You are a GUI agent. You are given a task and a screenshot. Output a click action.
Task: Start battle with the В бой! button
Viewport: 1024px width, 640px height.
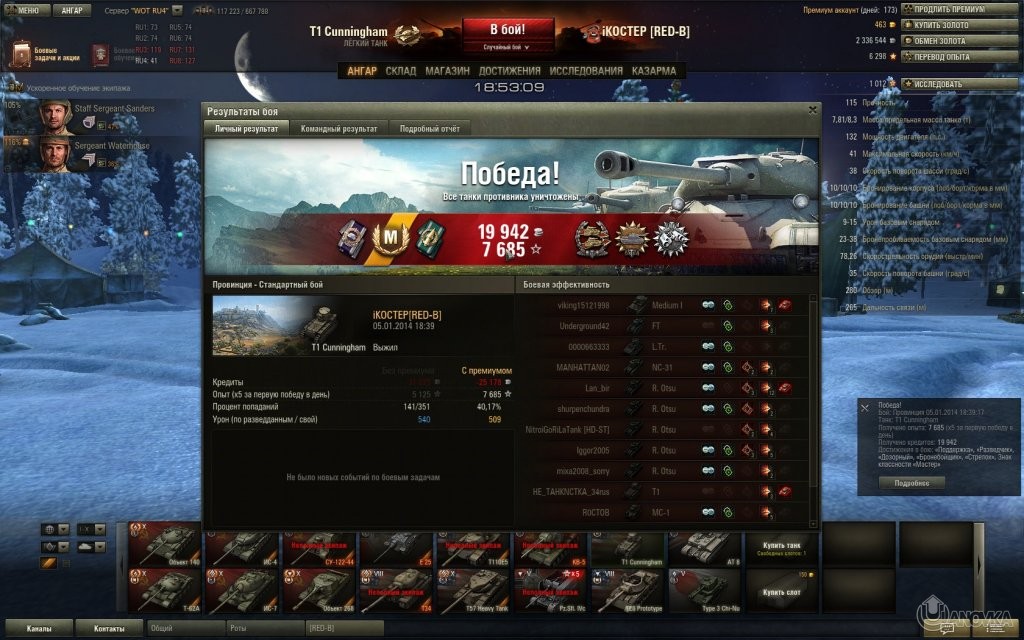pos(508,29)
